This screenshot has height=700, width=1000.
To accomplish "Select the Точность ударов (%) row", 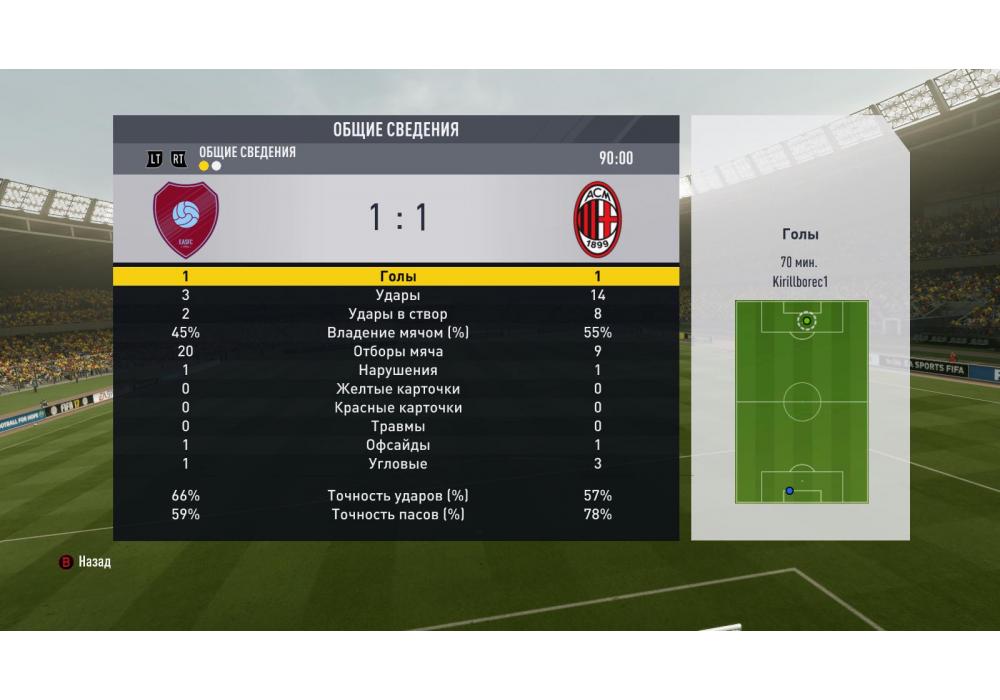I will click(x=397, y=496).
